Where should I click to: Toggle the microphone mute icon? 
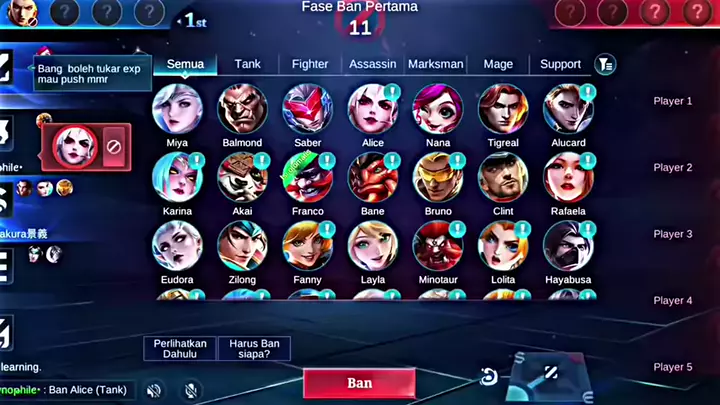tap(191, 390)
